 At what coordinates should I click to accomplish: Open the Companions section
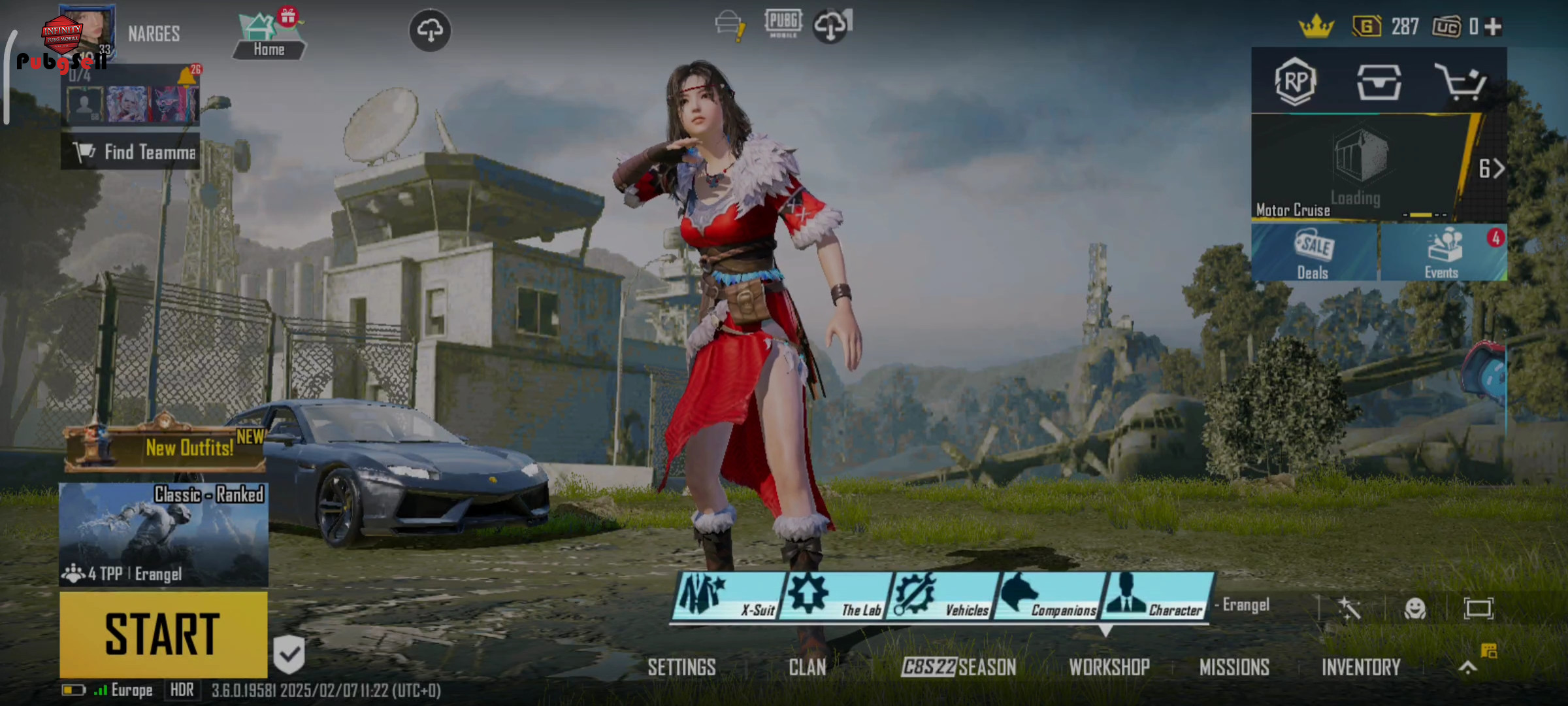point(1049,596)
